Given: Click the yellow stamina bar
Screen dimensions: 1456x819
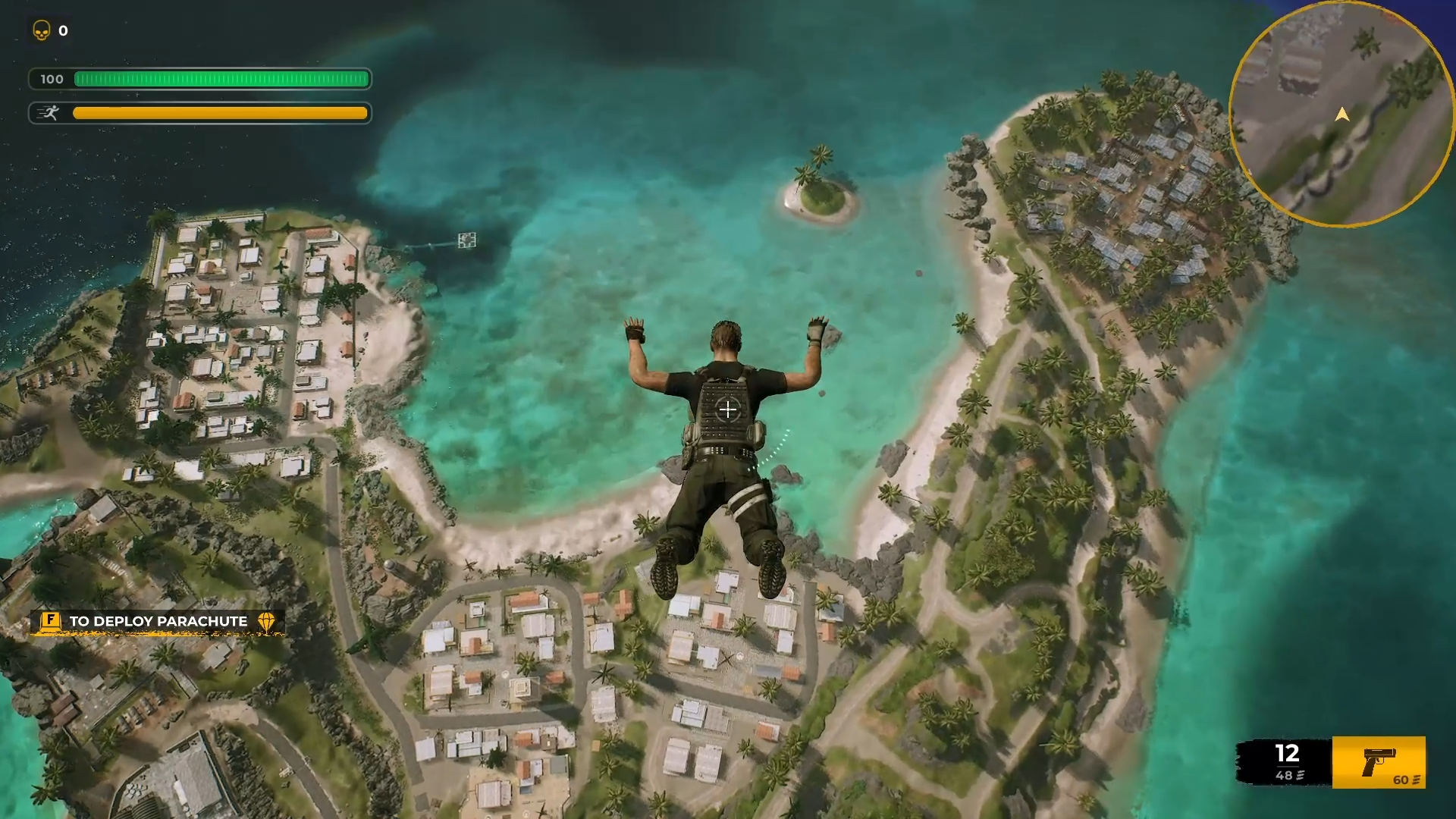Looking at the screenshot, I should 220,113.
